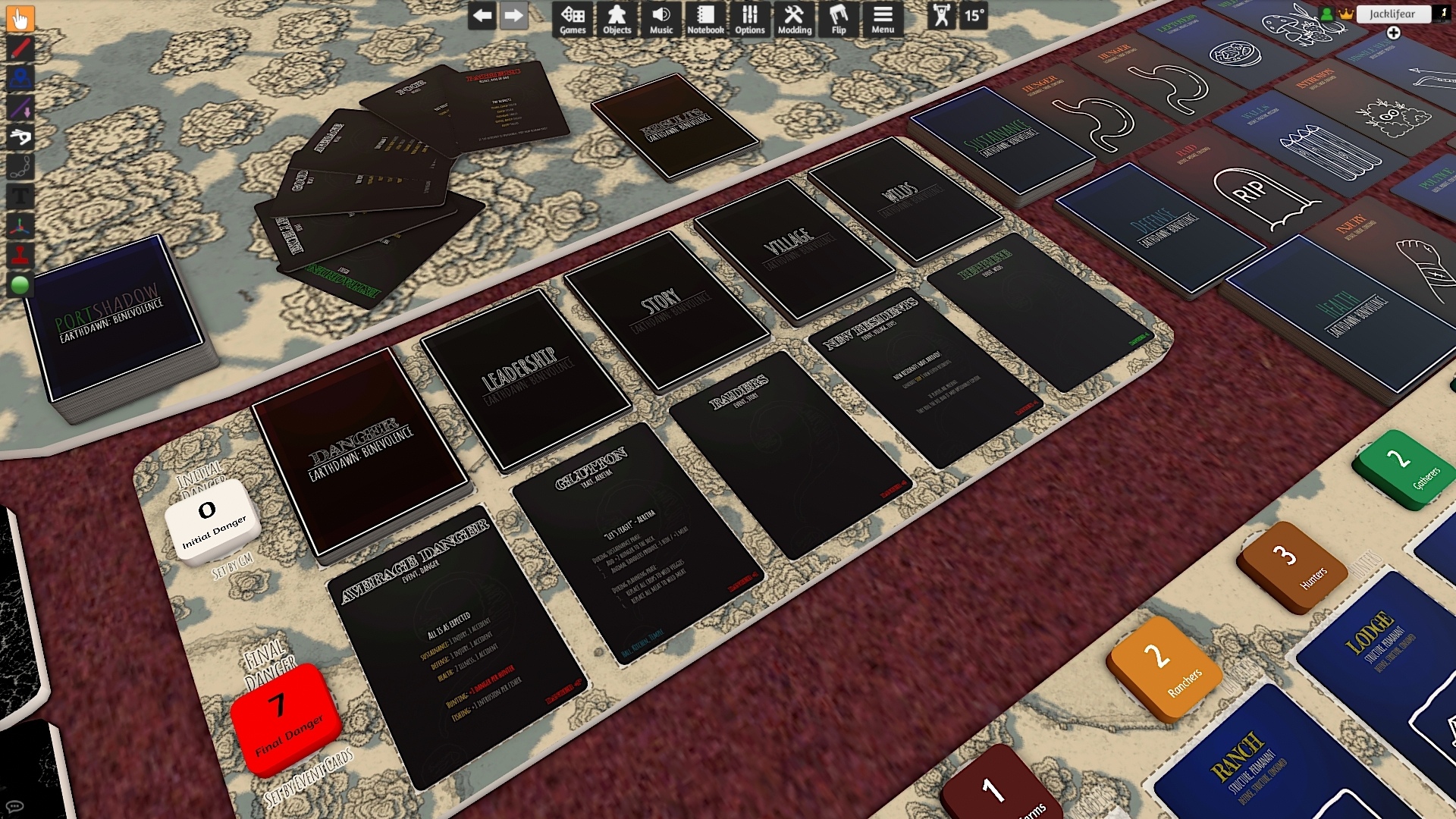Open the Modding tools
The height and width of the screenshot is (819, 1456).
tap(794, 19)
